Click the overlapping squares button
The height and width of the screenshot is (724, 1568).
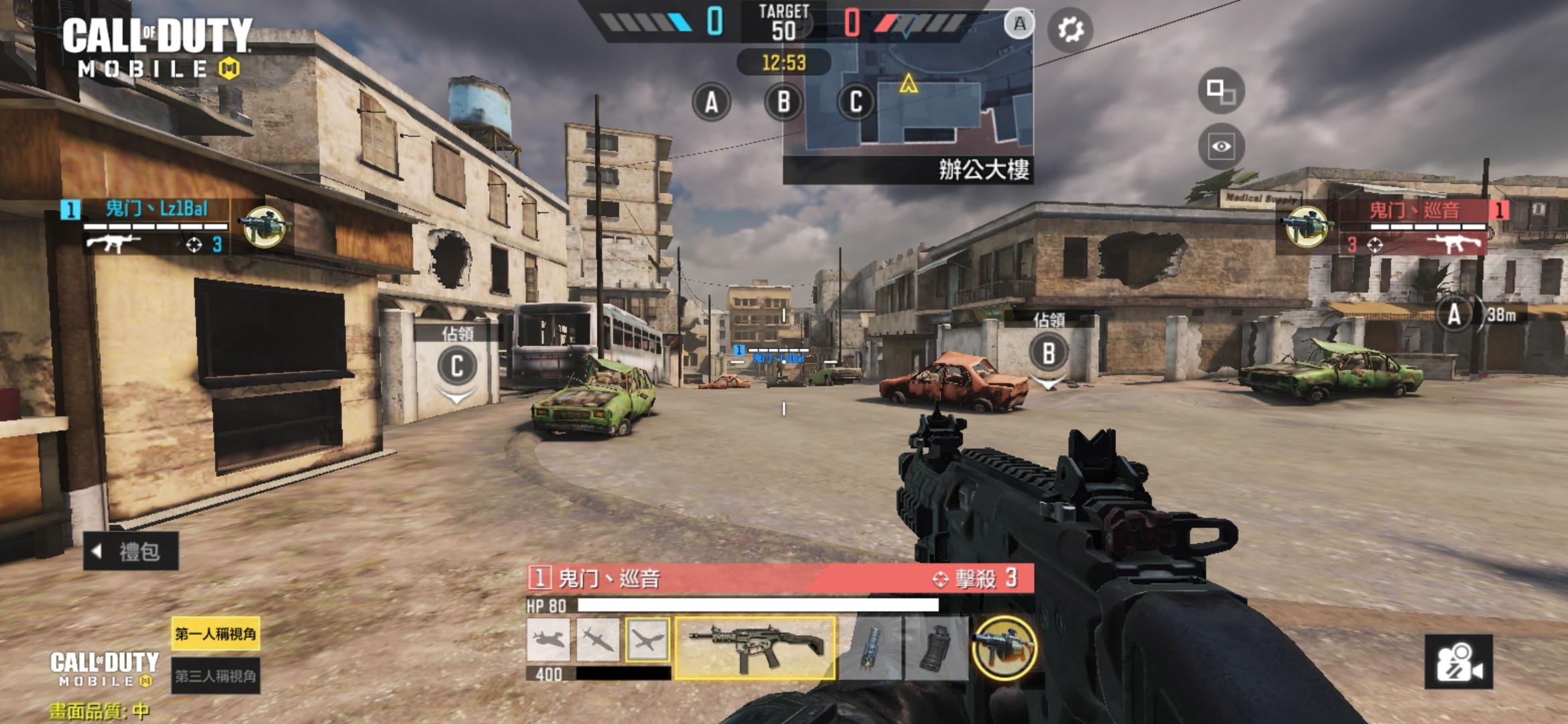coord(1221,90)
